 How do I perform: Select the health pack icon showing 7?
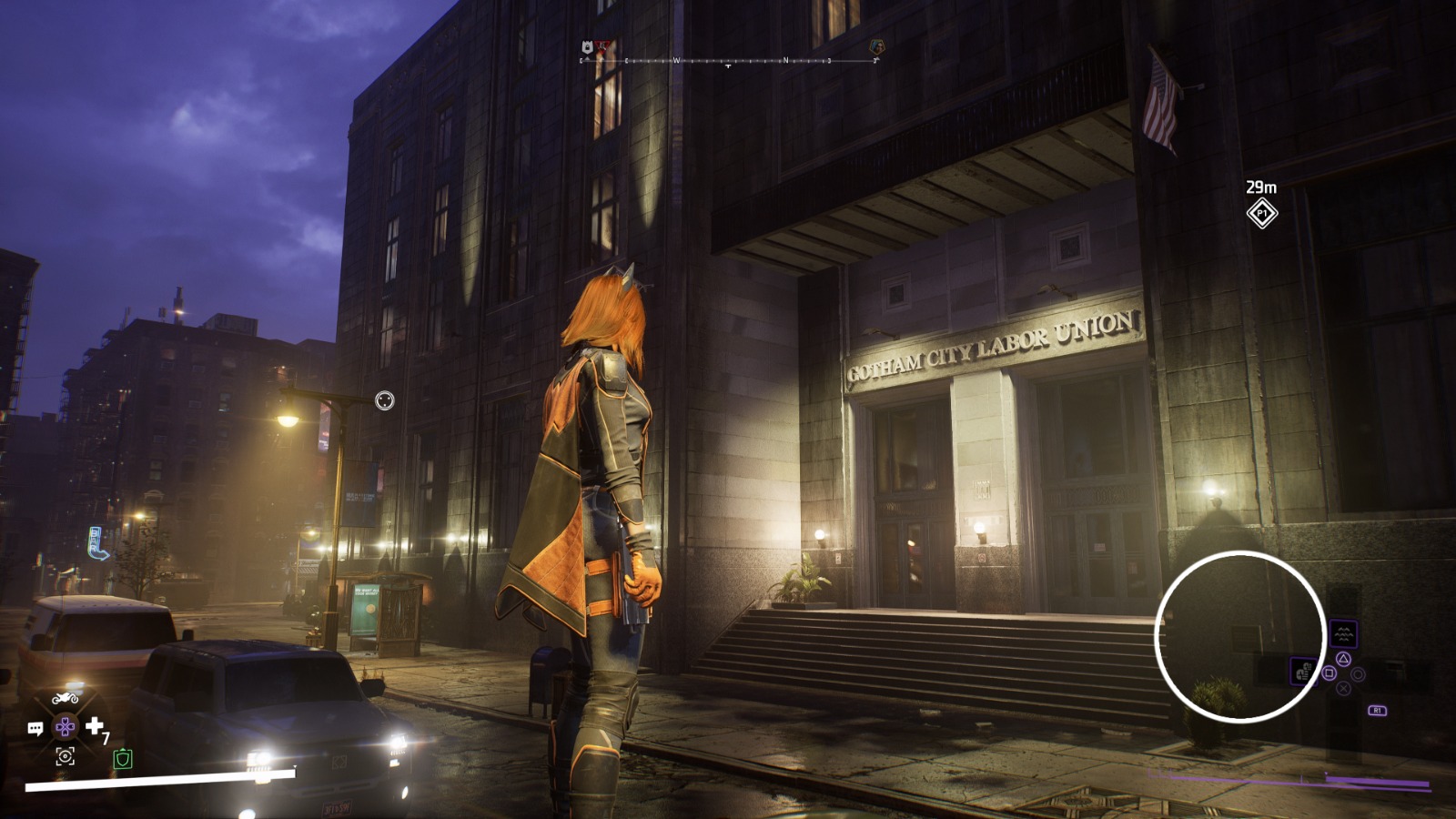coord(96,725)
